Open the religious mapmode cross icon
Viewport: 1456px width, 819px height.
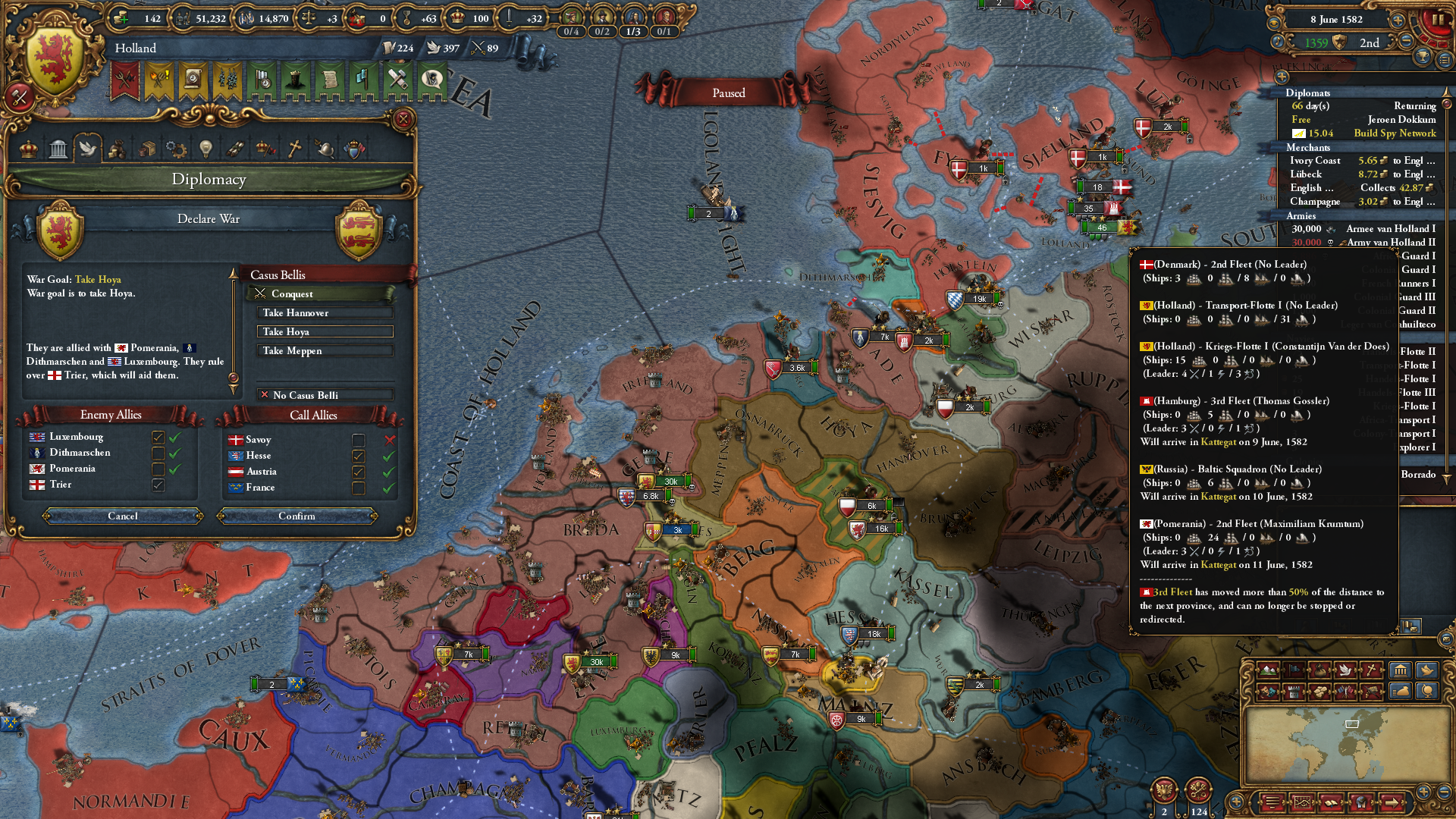(1371, 671)
